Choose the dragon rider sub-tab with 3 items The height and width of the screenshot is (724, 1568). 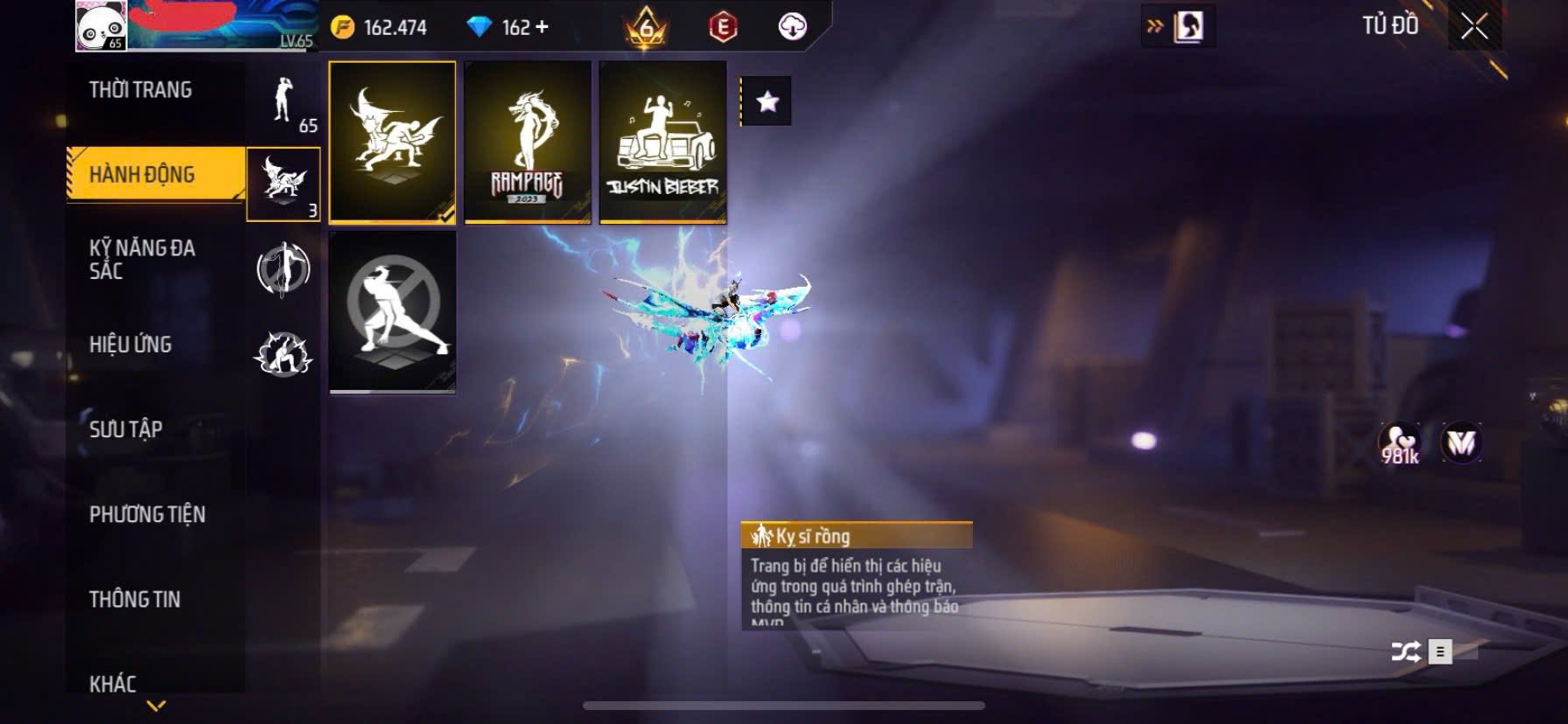coord(283,184)
